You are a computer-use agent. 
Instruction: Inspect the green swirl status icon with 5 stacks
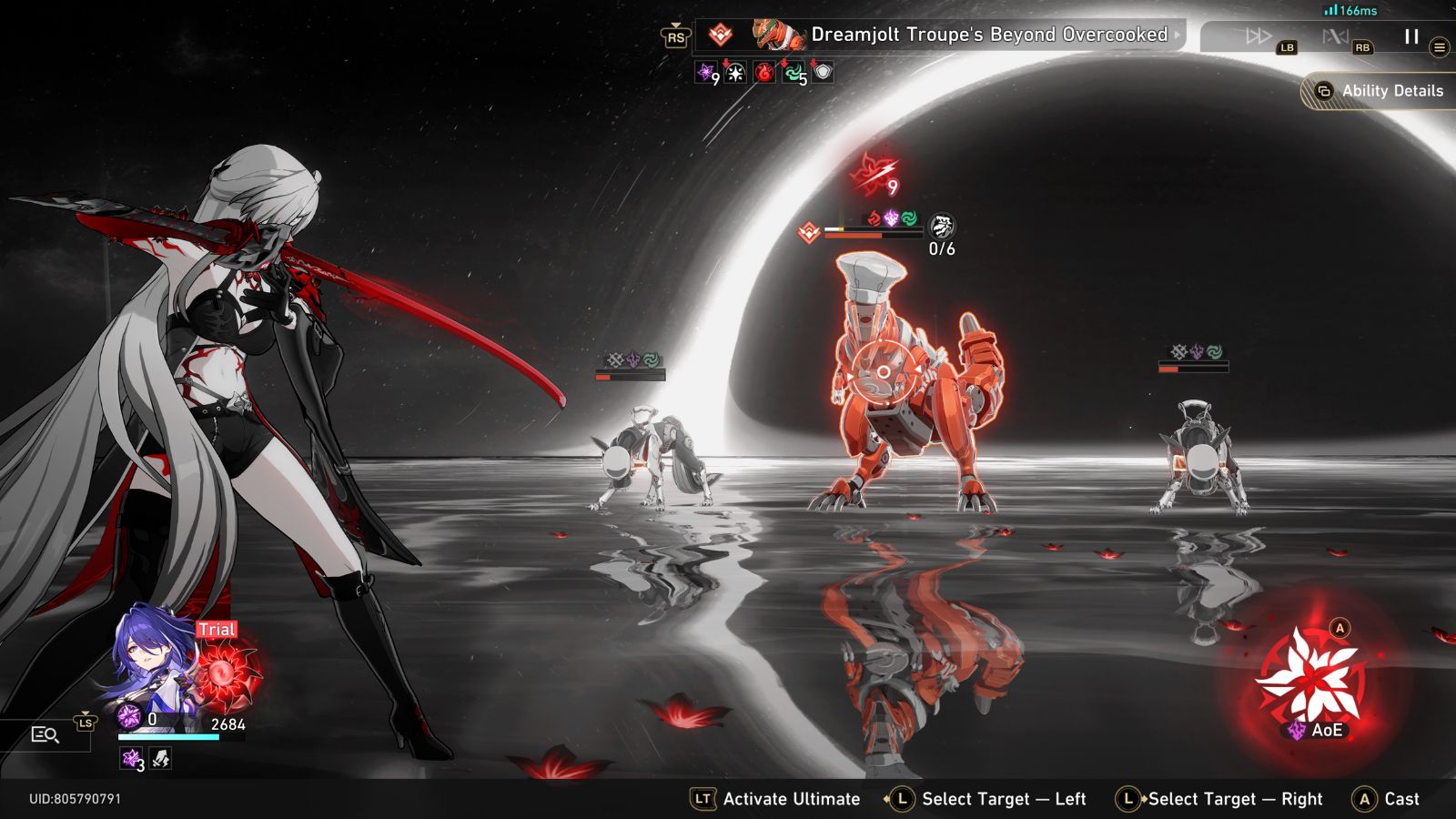coord(794,73)
